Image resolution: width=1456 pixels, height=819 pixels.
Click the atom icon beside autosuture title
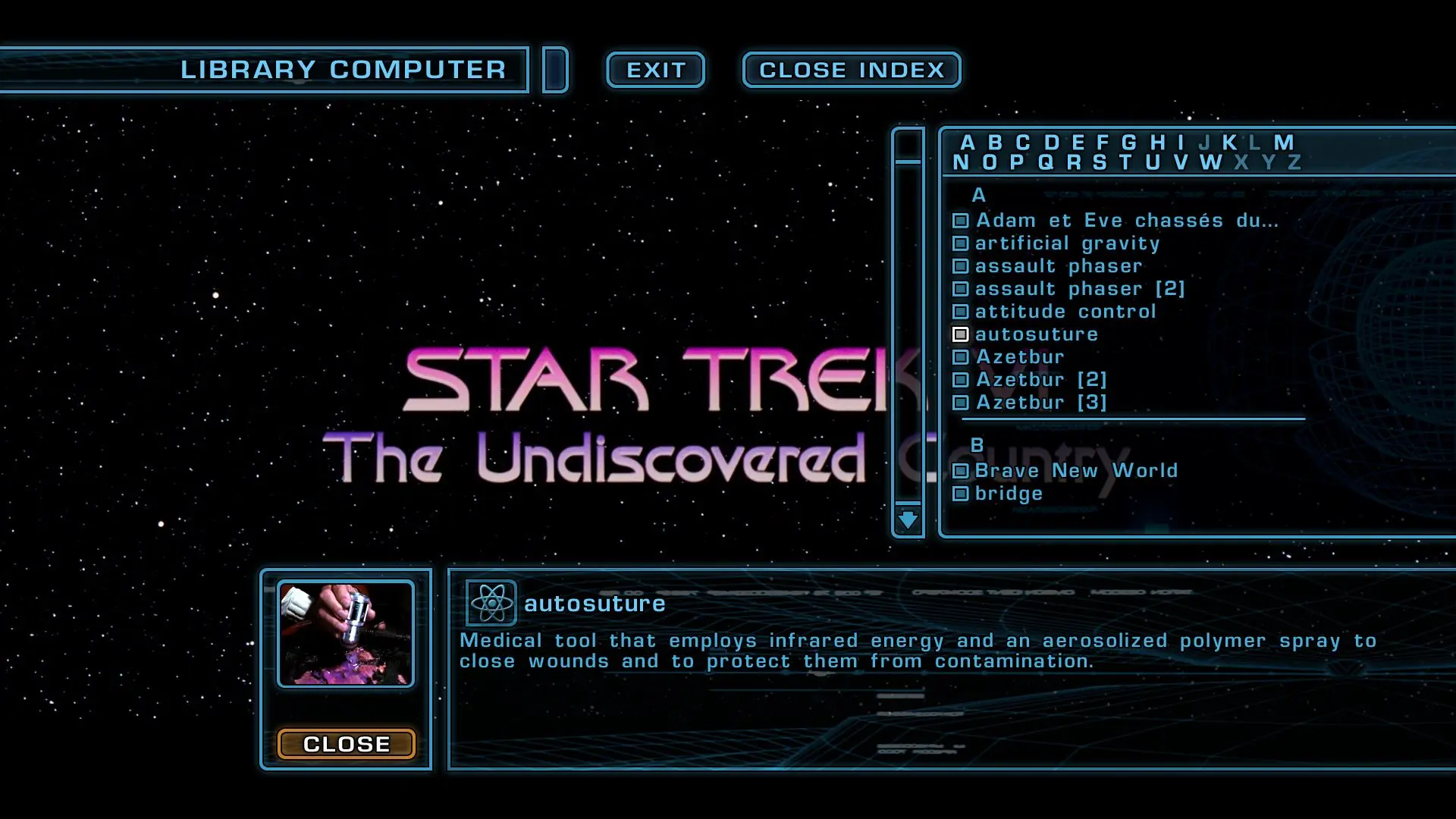click(x=491, y=604)
